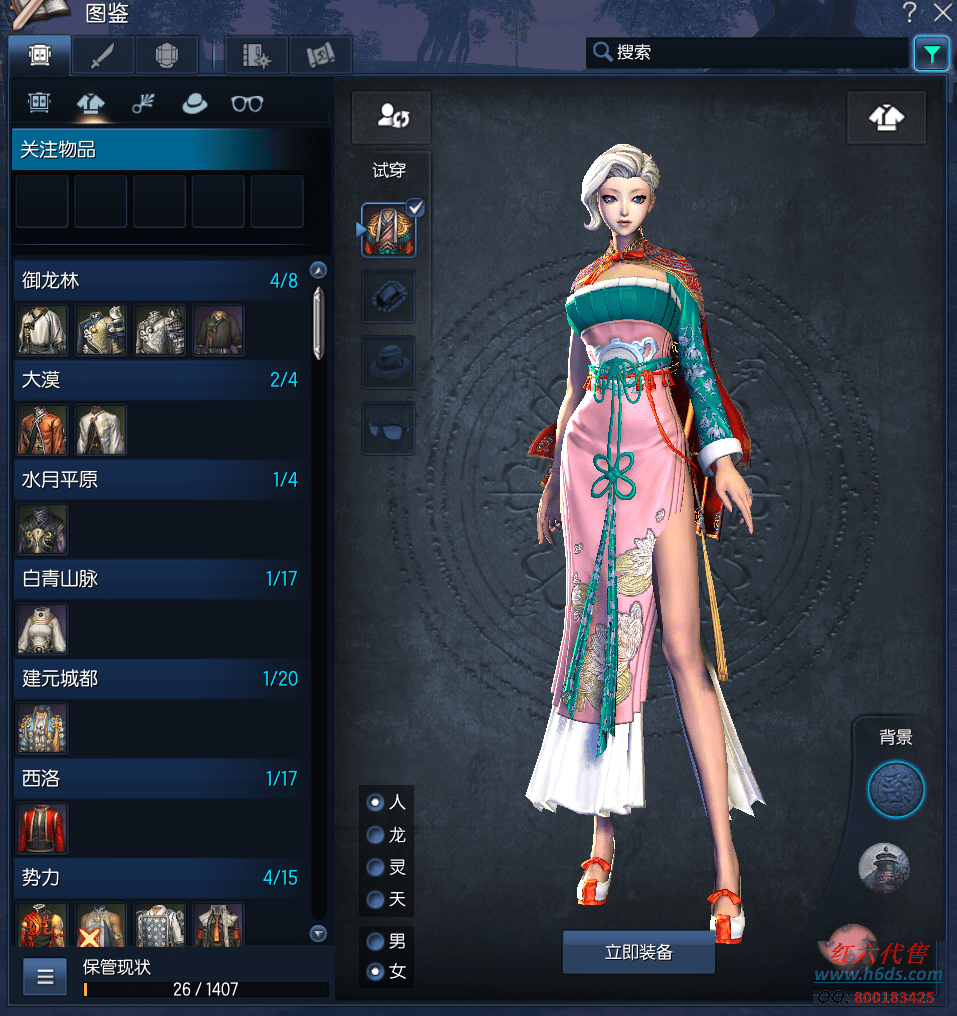957x1016 pixels.
Task: Choose the 龙 race option
Action: click(376, 835)
